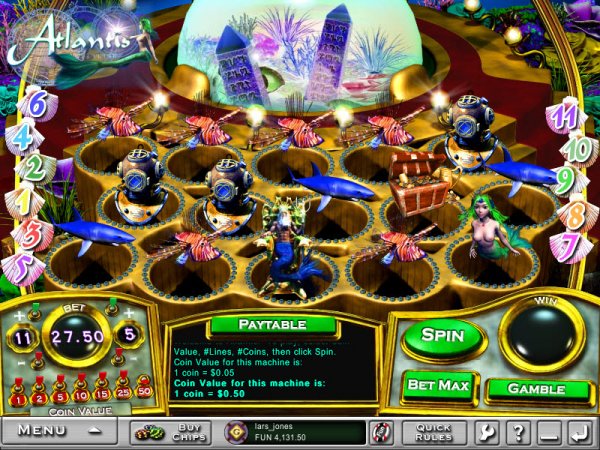Click the exit arrow button

point(578,432)
